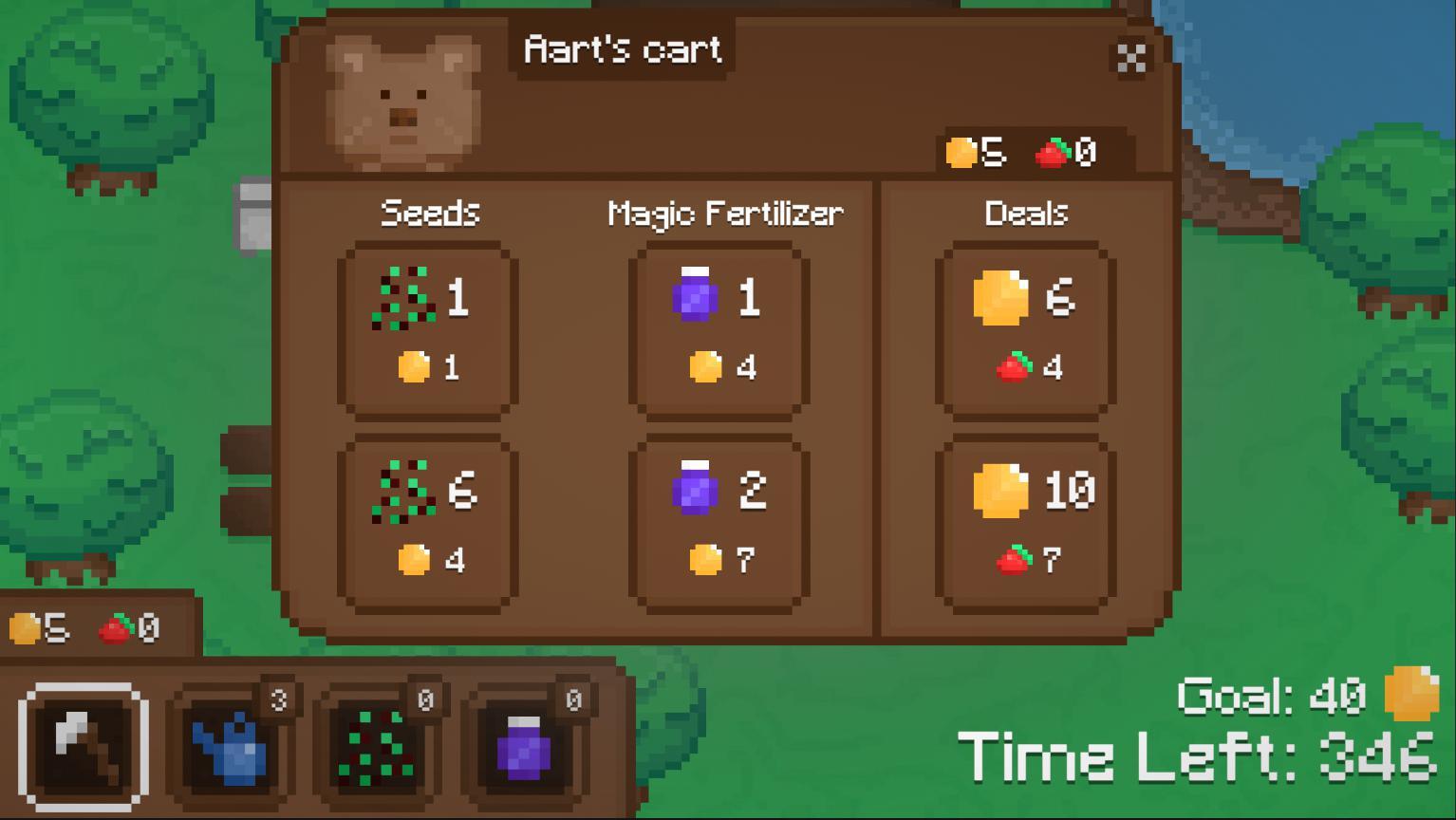The image size is (1456, 820).
Task: Buy six seeds for 4 coins
Action: [428, 520]
